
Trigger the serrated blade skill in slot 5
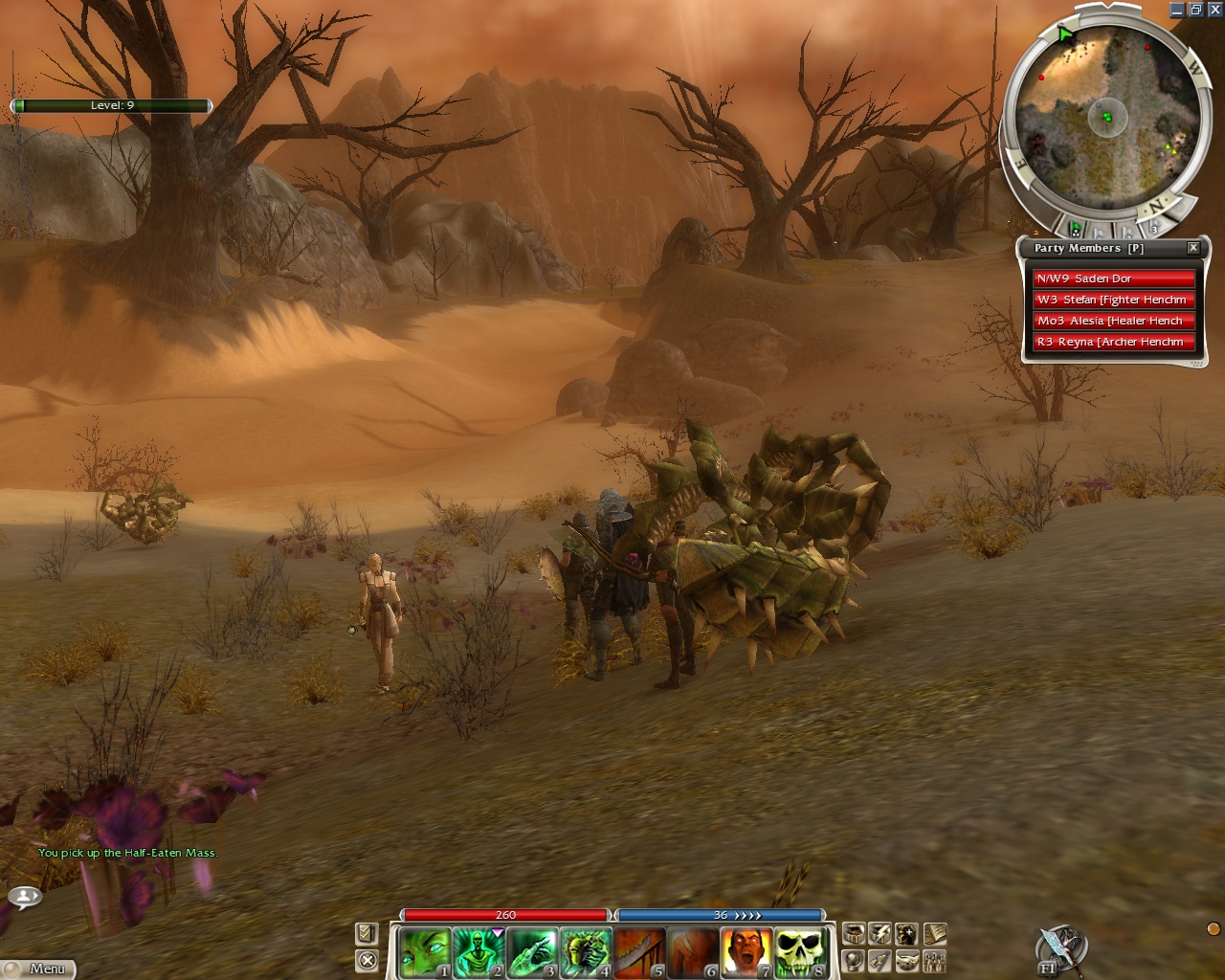[638, 952]
